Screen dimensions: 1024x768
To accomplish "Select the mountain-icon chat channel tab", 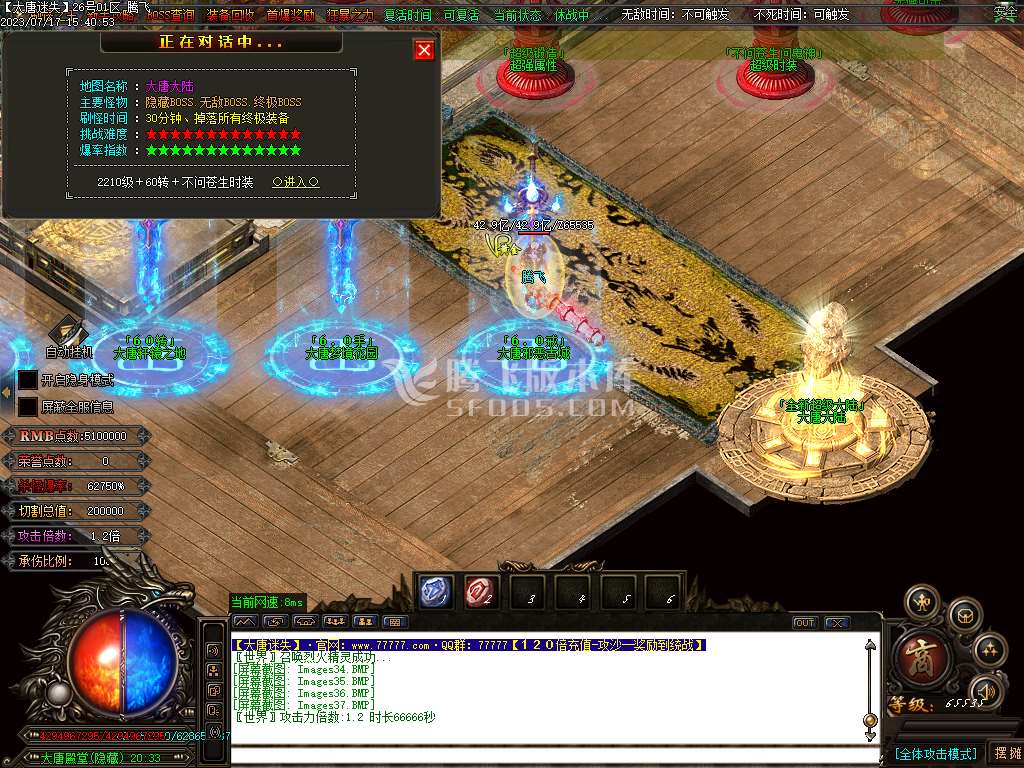I will click(245, 622).
